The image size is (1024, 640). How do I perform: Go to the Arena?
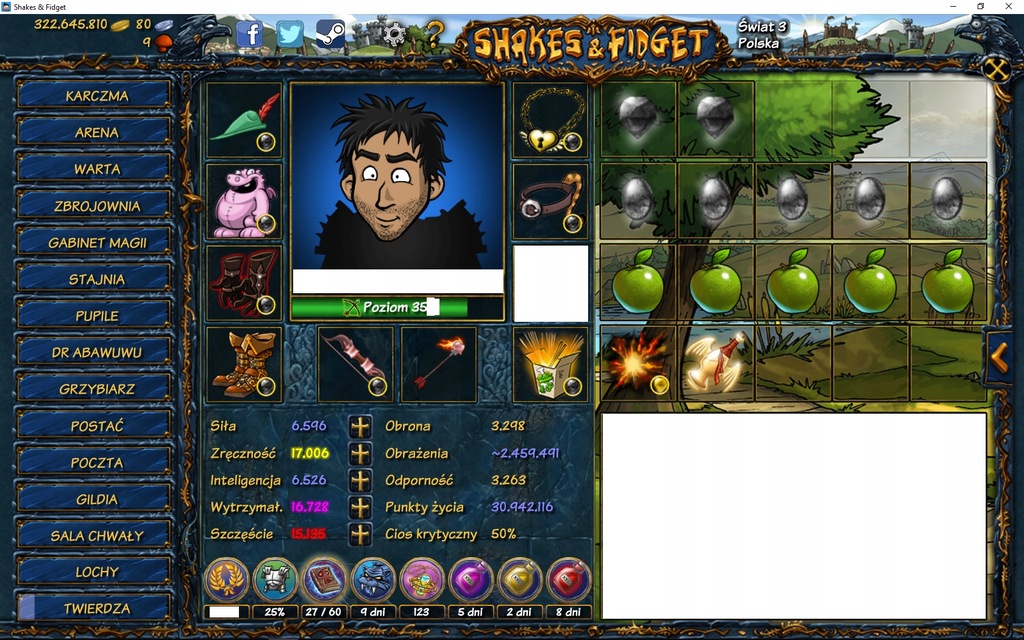[96, 132]
